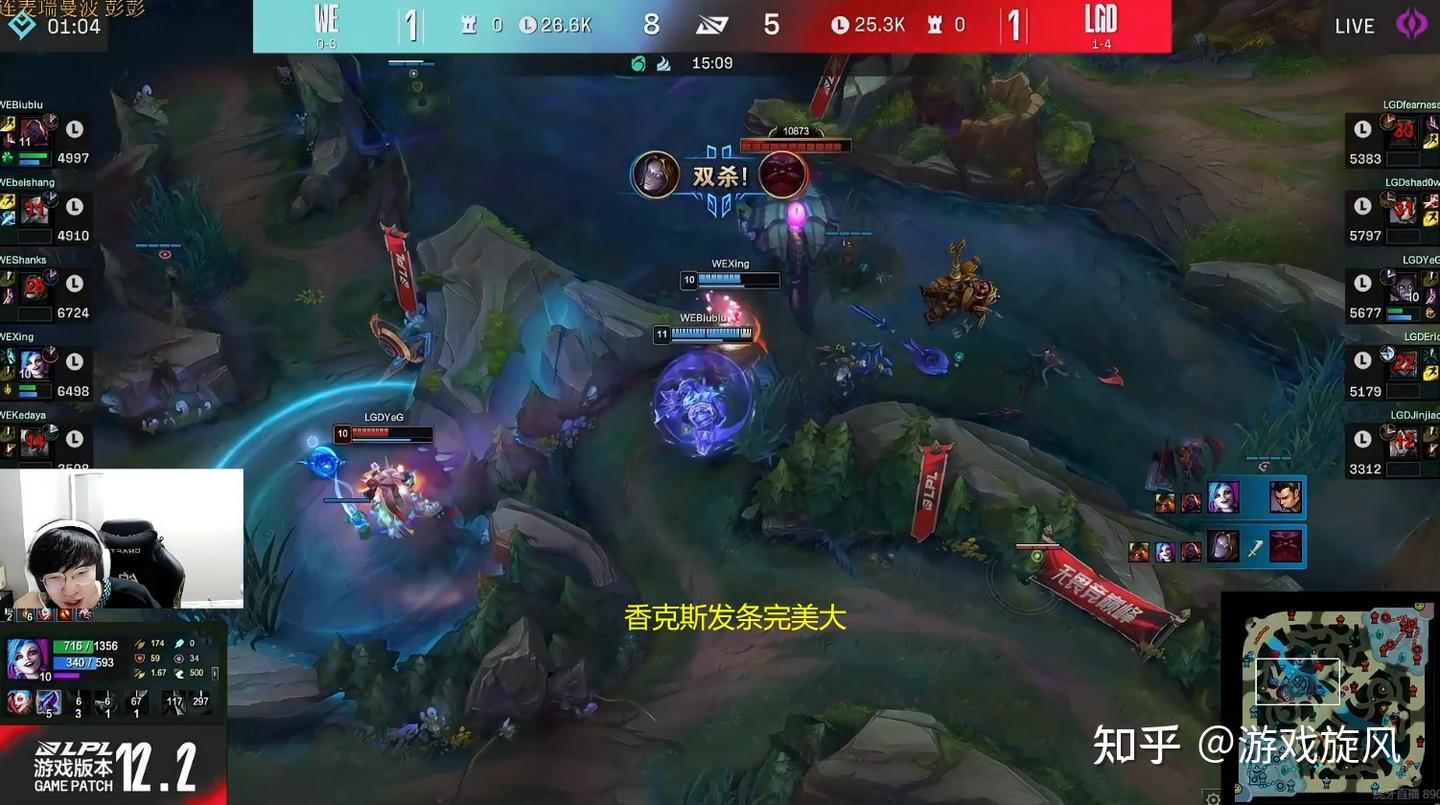Click Jinx's green health bar
Viewport: 1440px width, 805px height.
(75, 645)
